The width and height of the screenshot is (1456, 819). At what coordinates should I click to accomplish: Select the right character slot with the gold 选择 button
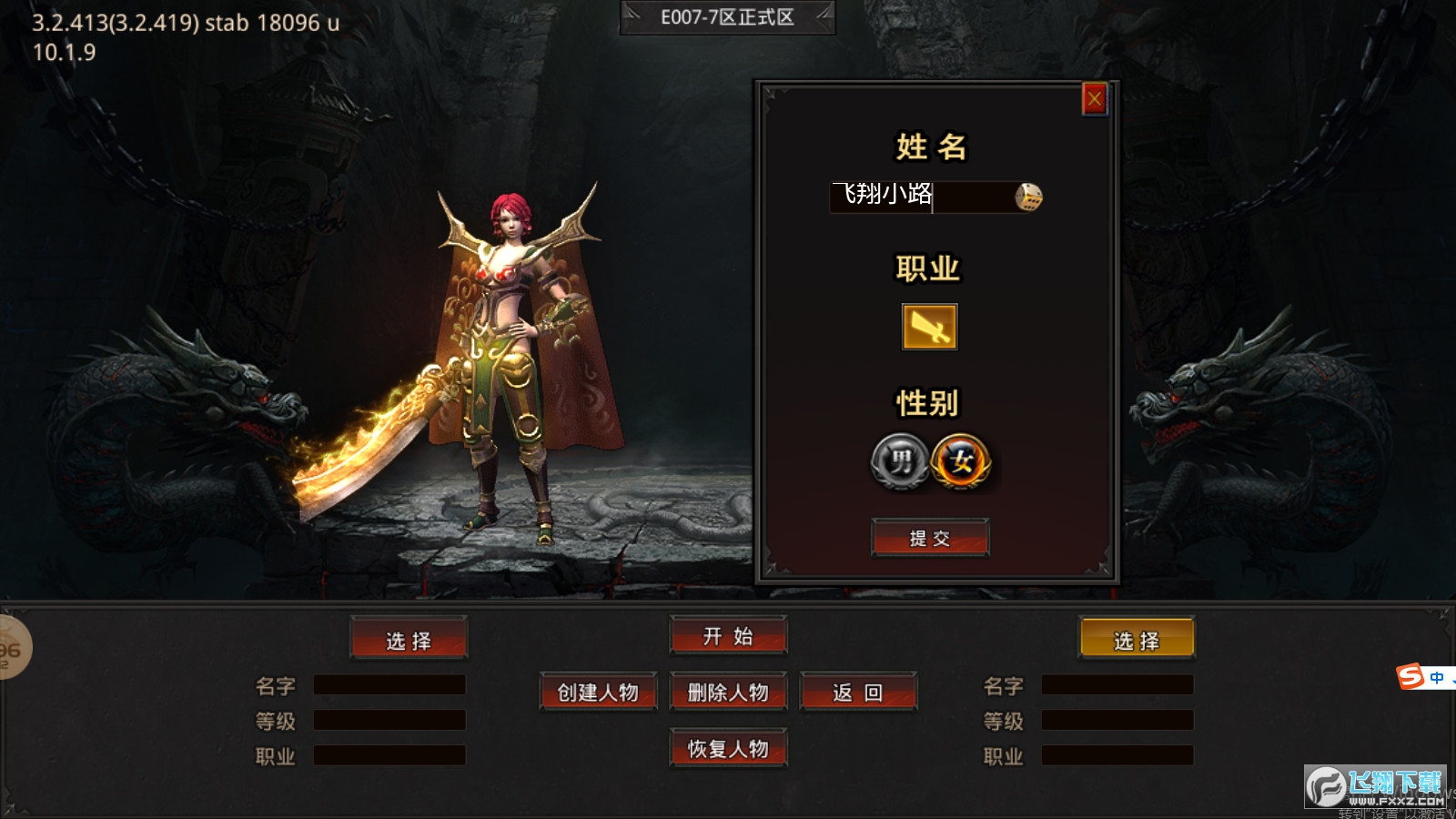(x=1137, y=640)
